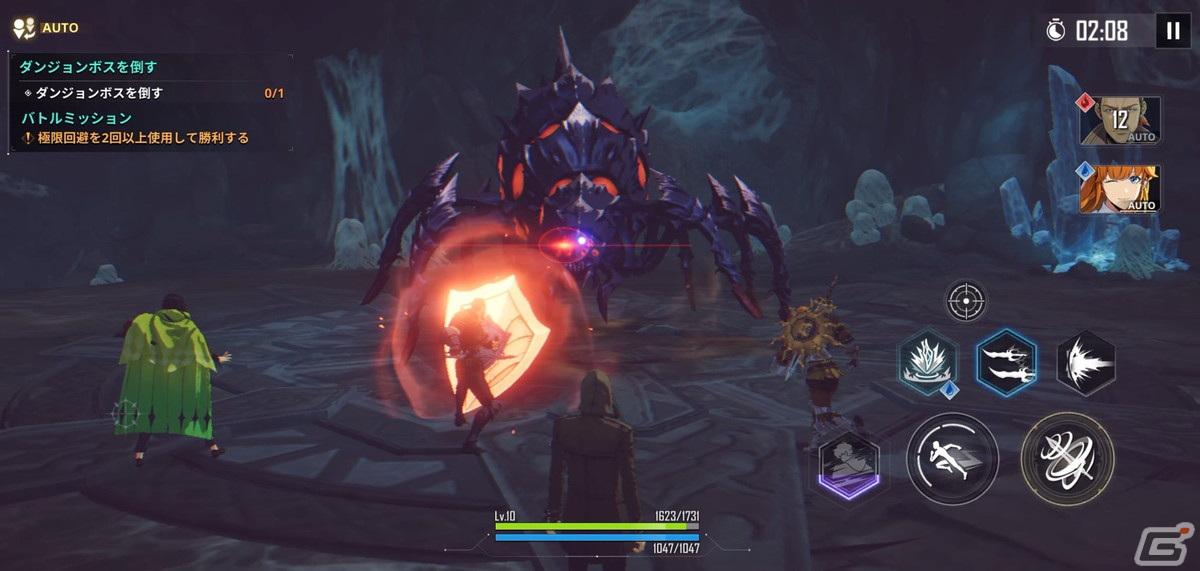Tap the crosshair target lock button

tap(966, 301)
